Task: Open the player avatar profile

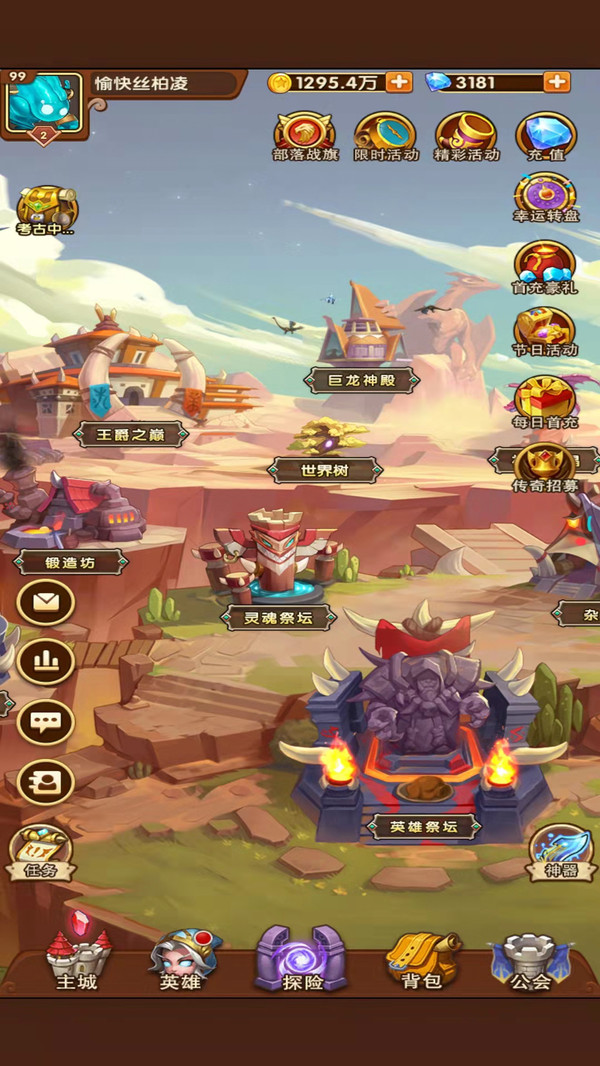Action: click(x=44, y=103)
